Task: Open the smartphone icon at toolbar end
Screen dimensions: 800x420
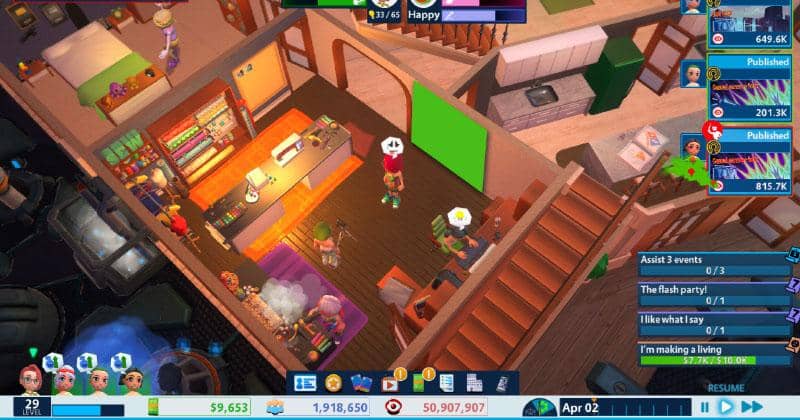Action: click(501, 383)
